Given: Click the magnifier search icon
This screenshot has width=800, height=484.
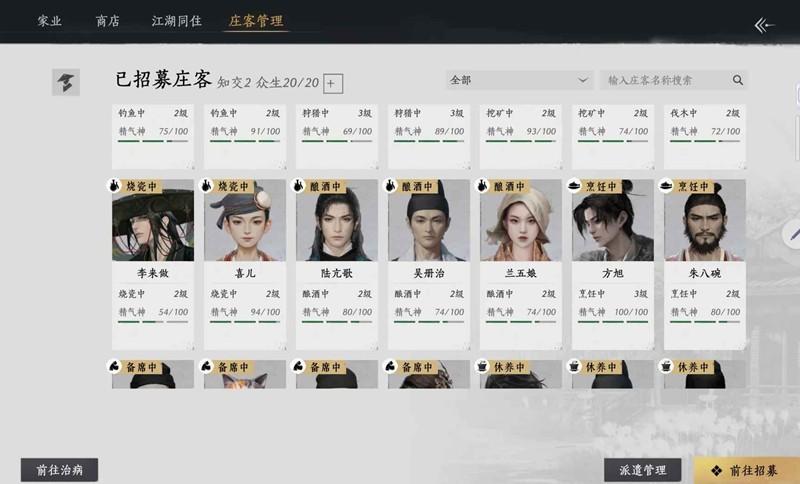Looking at the screenshot, I should click(x=738, y=80).
